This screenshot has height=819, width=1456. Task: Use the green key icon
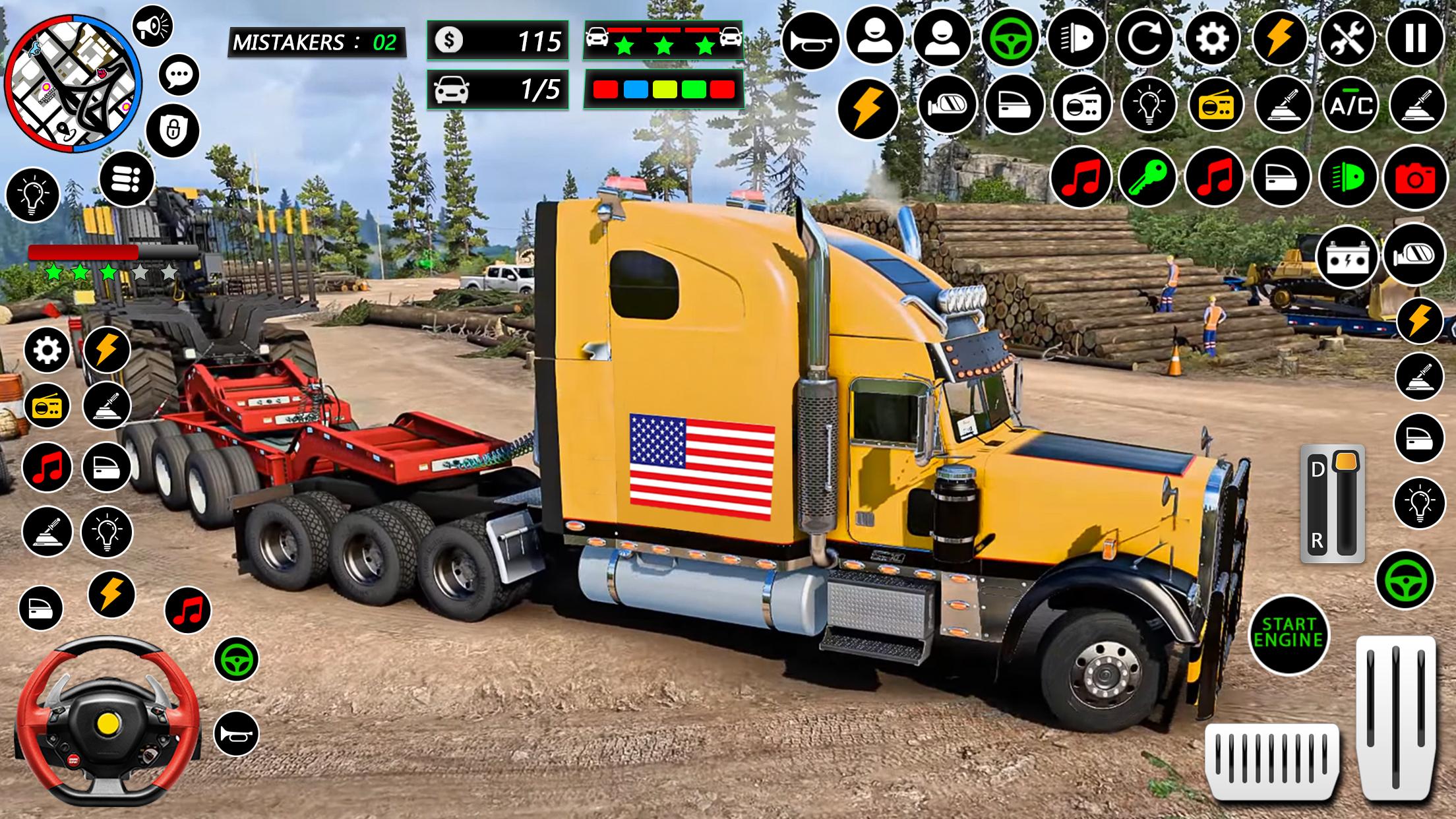(1147, 177)
